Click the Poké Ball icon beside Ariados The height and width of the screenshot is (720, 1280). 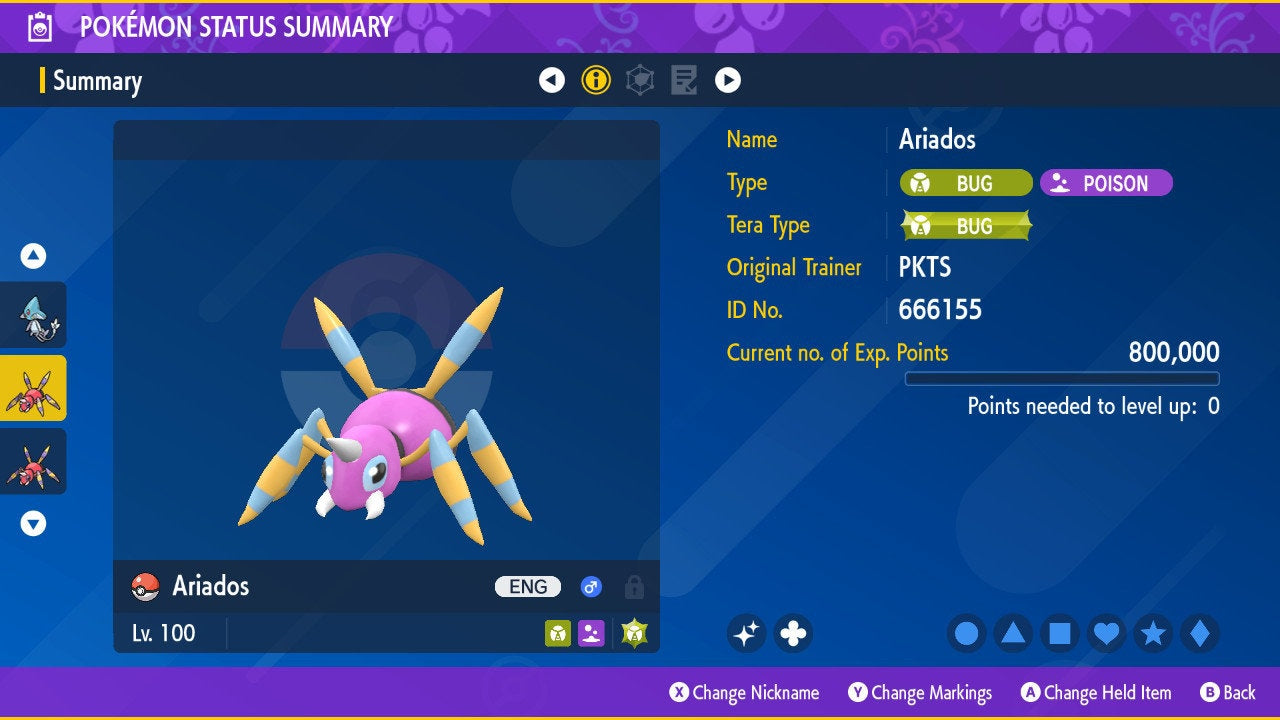coord(146,587)
